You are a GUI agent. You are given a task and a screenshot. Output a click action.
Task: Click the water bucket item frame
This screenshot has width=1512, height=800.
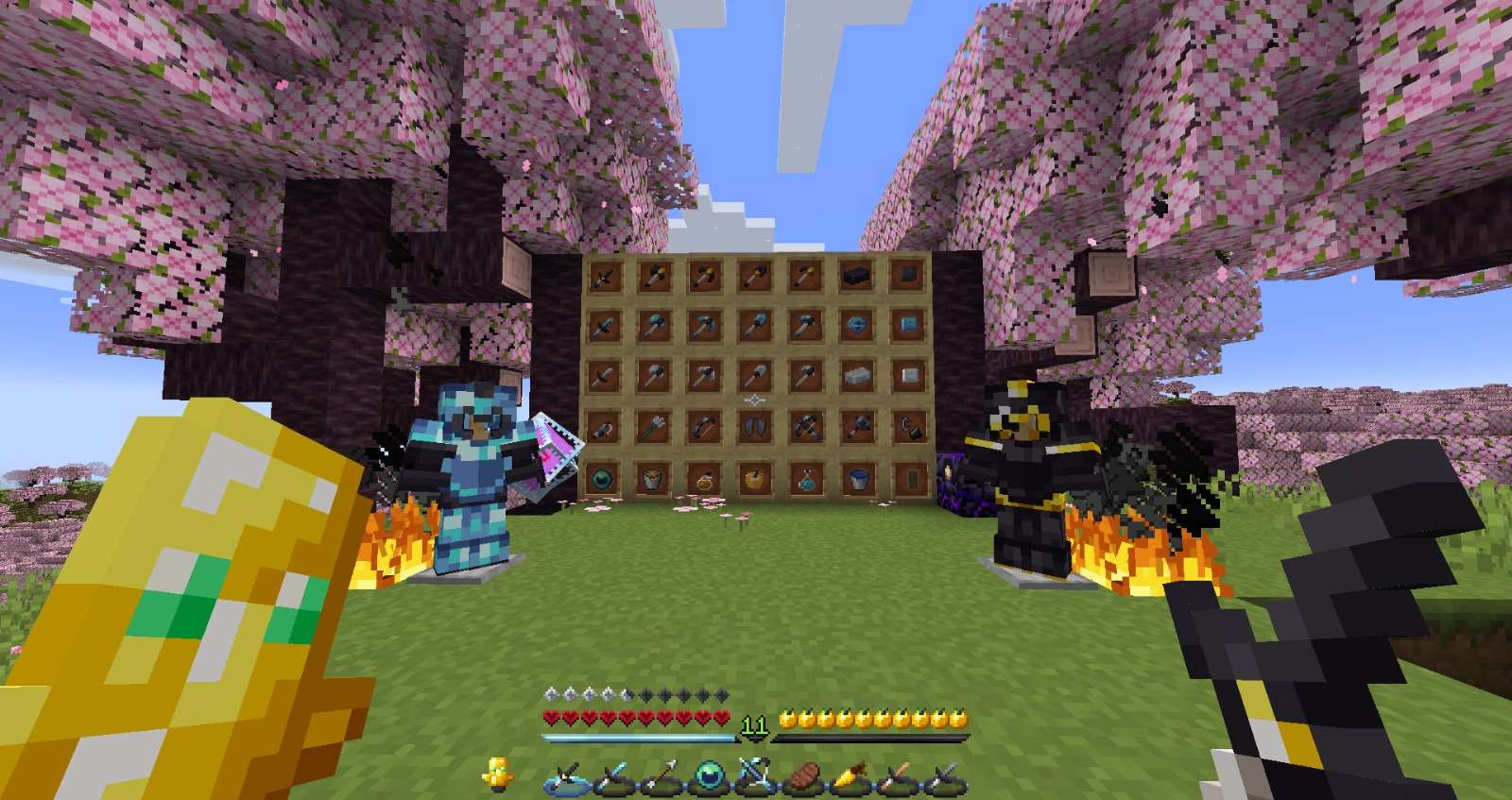coord(856,480)
